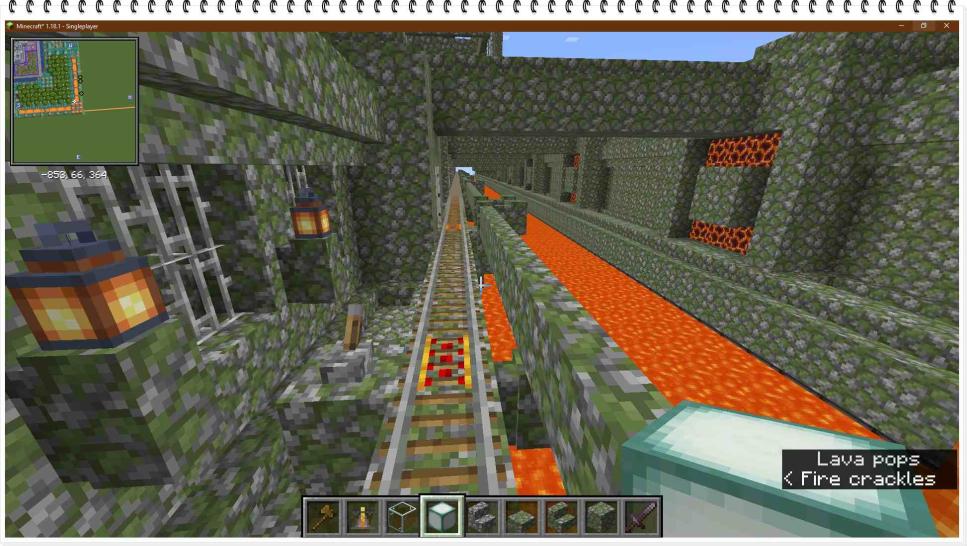Select the full mossy cobblestone block slot
This screenshot has height=546, width=967.
[x=599, y=517]
